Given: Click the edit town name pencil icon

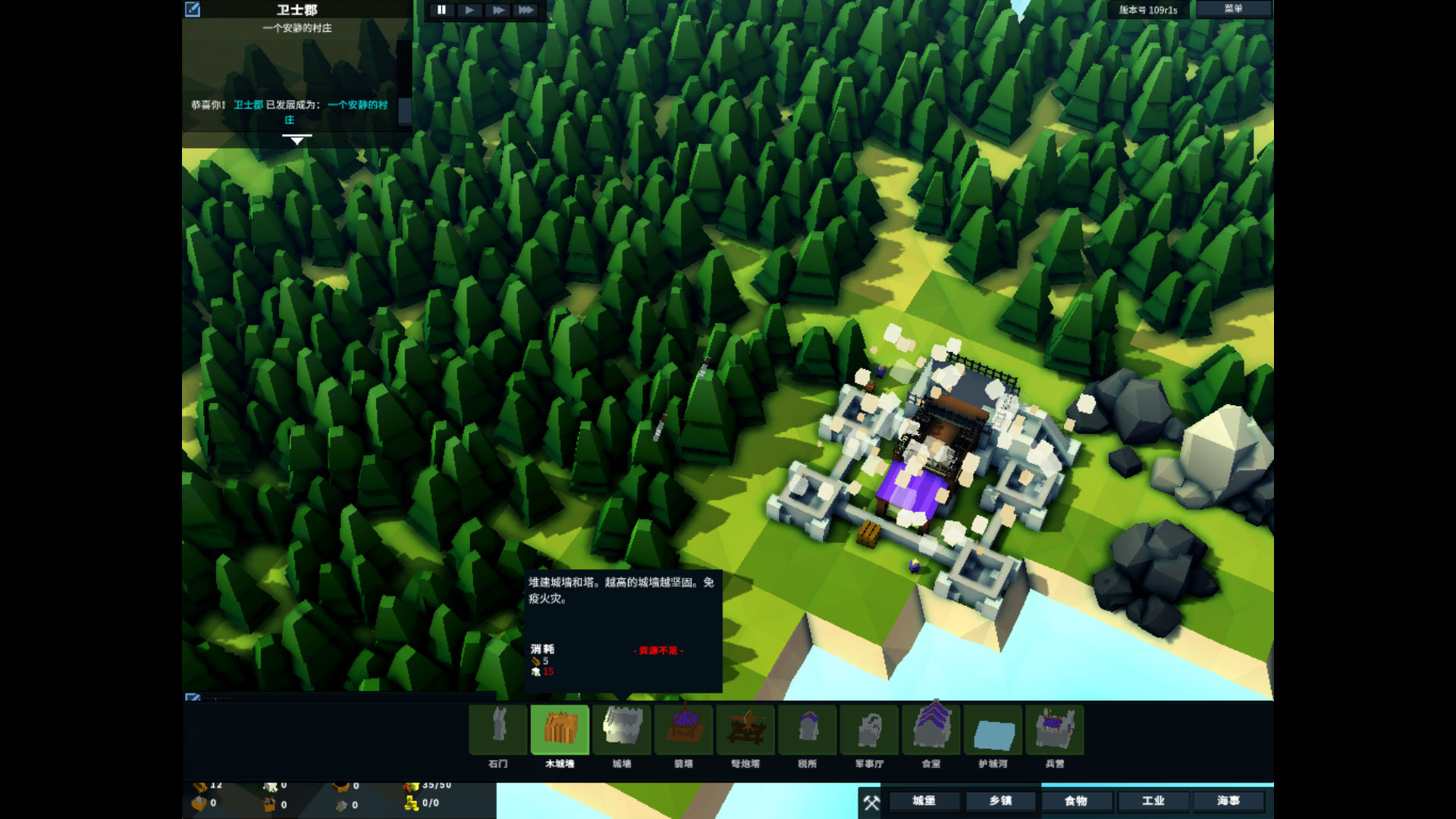Looking at the screenshot, I should point(193,9).
